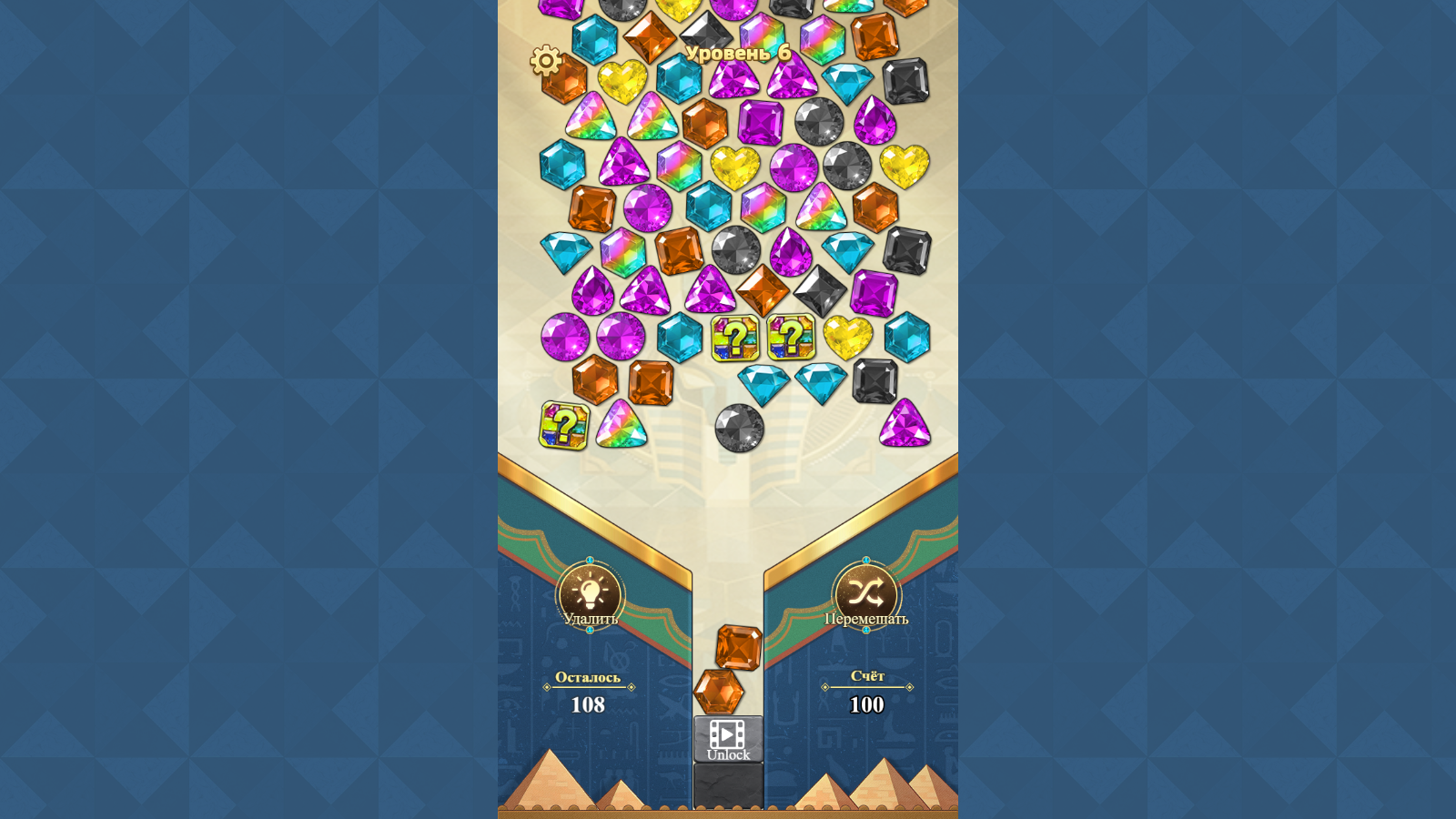Click the purple triangle gem at the cluster's bottom right
The image size is (1456, 819).
905,423
